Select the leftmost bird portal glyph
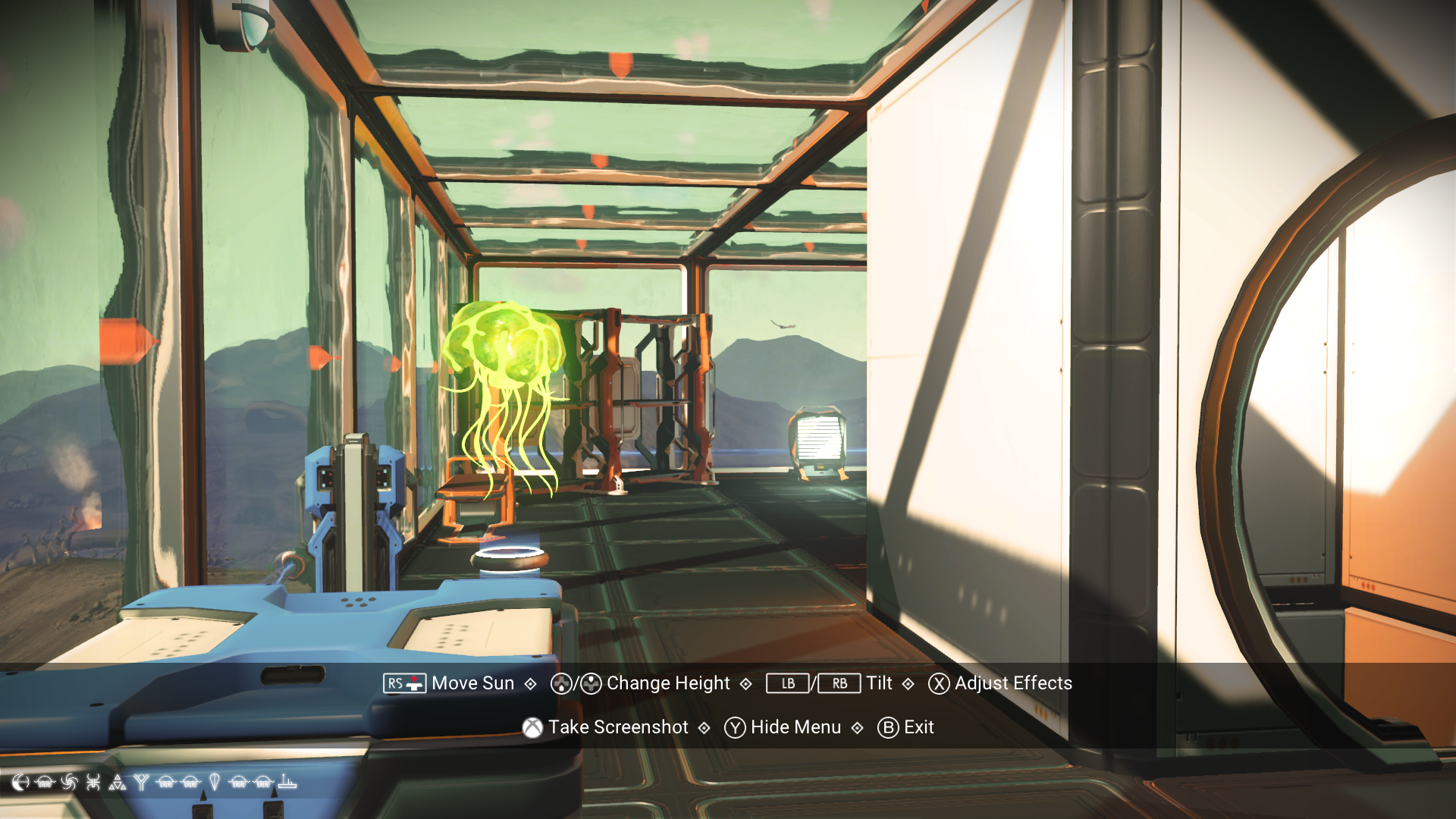Screen dimensions: 1456x819 tap(44, 782)
